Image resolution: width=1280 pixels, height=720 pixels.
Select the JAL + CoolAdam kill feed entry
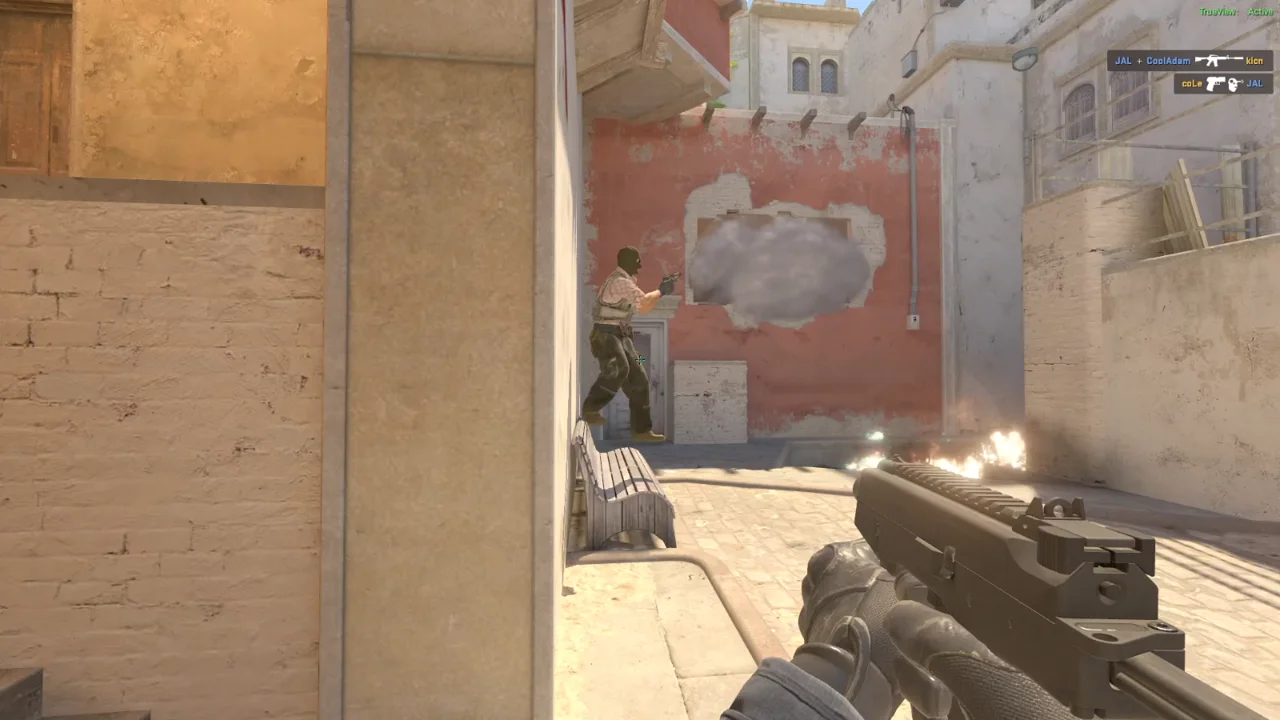tap(1189, 61)
